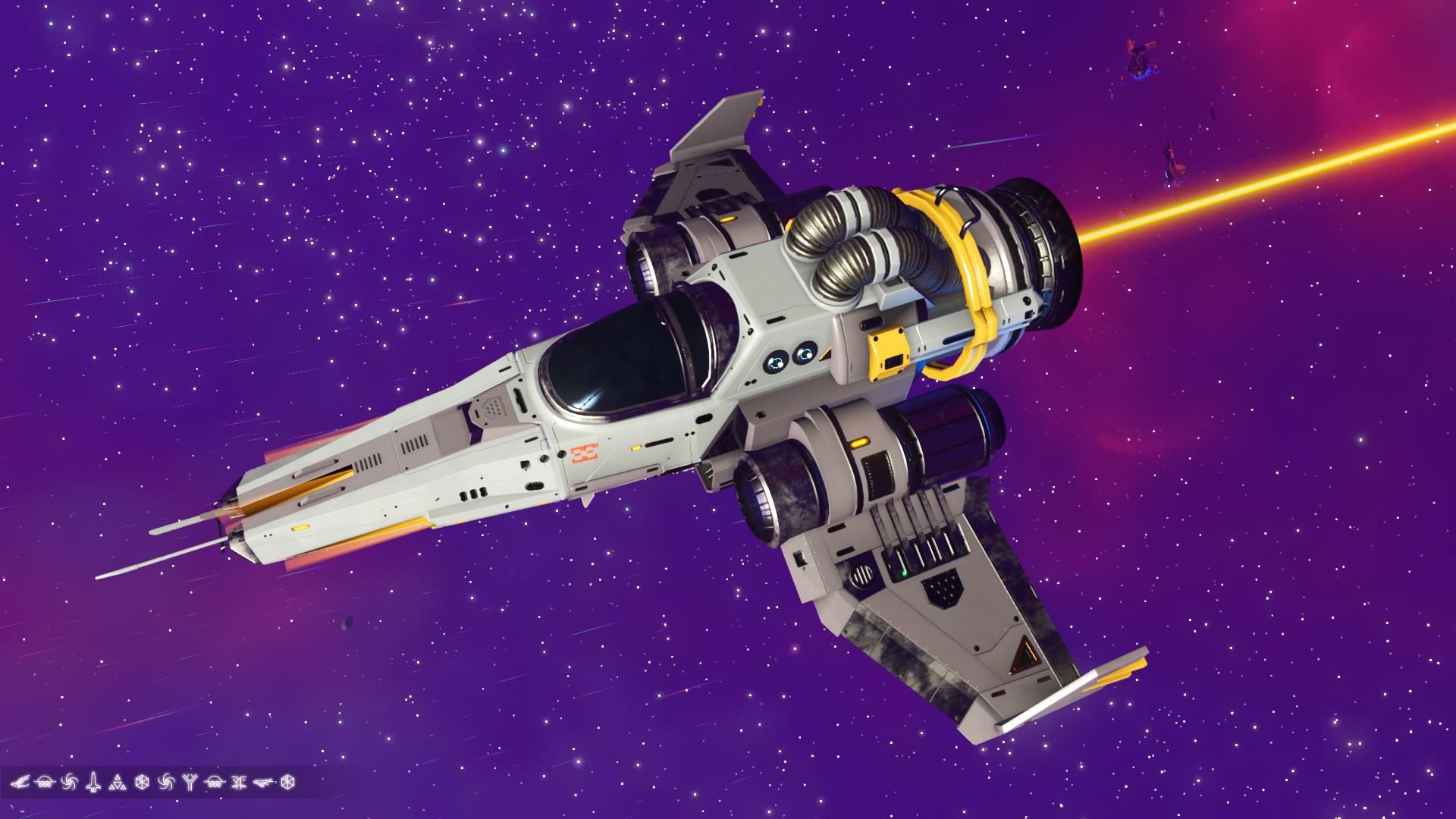Image resolution: width=1456 pixels, height=819 pixels.
Task: Click the rocket portal glyph
Action: 94,783
